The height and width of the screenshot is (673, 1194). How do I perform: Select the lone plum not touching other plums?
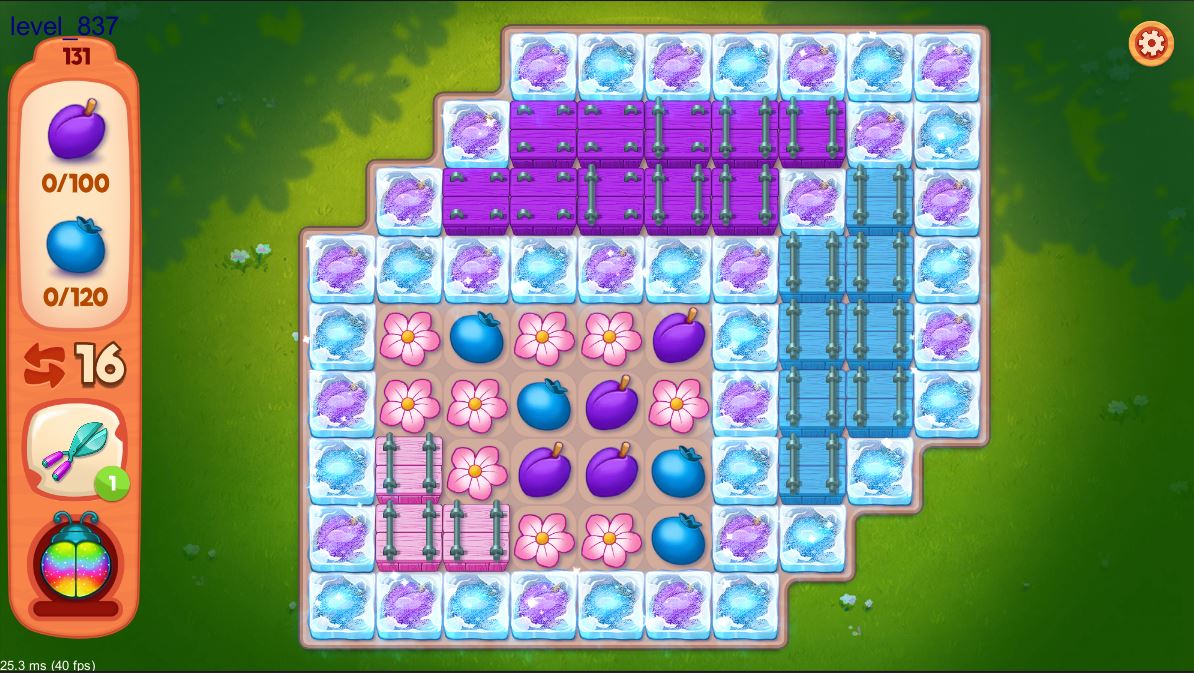pyautogui.click(x=679, y=338)
